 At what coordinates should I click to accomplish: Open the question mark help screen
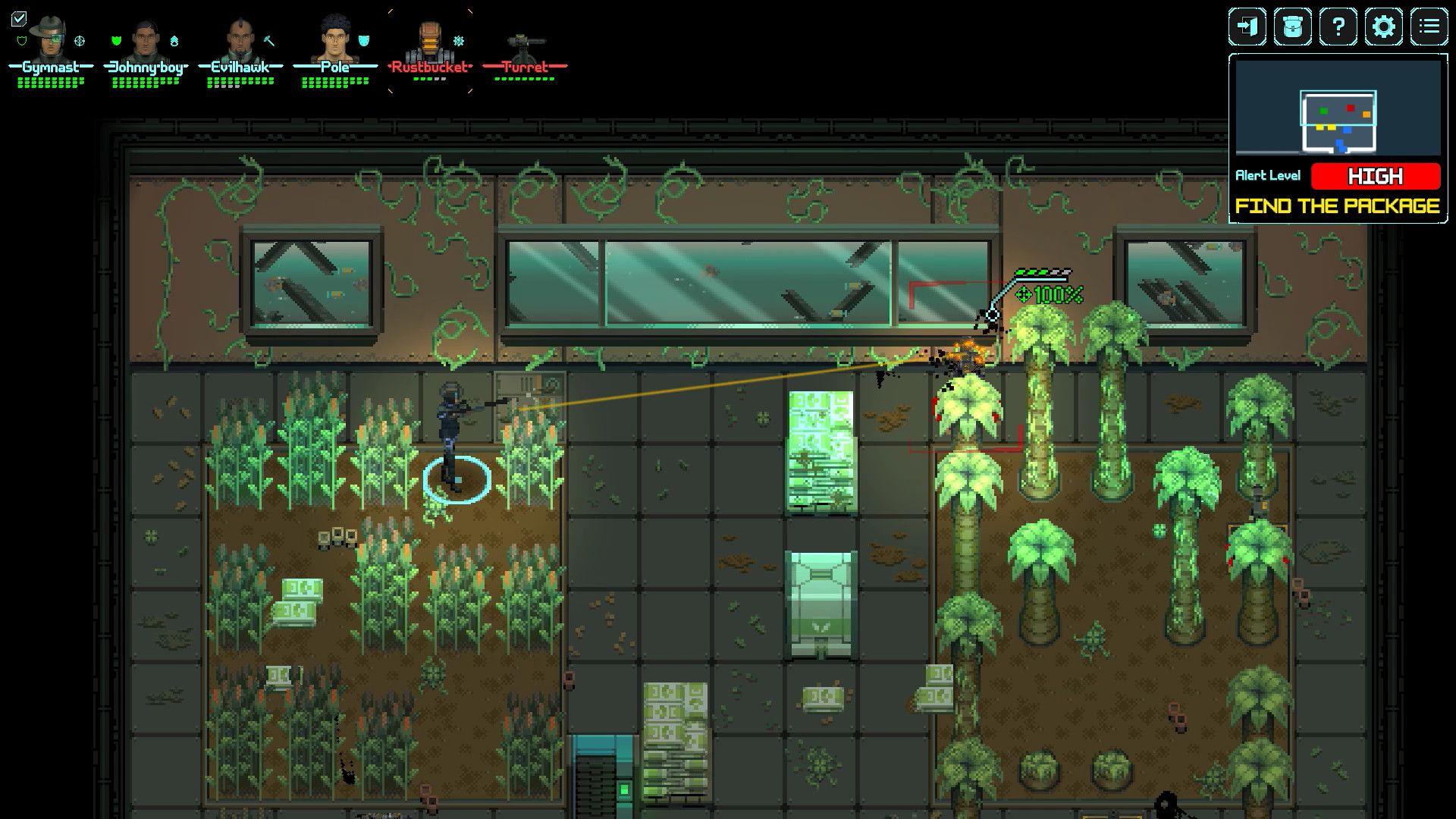coord(1338,27)
